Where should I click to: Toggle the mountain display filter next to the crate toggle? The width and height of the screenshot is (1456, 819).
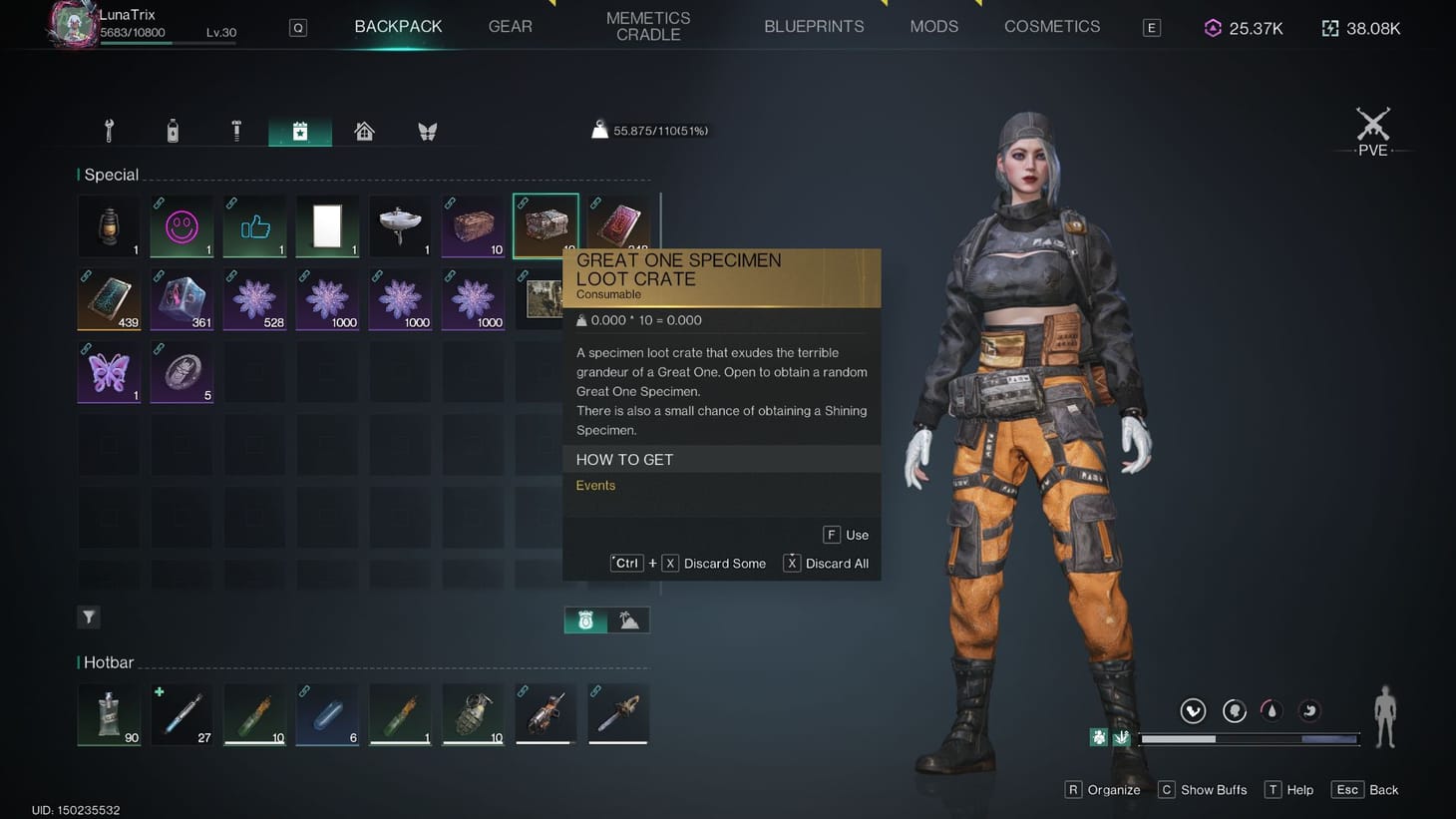pyautogui.click(x=627, y=619)
